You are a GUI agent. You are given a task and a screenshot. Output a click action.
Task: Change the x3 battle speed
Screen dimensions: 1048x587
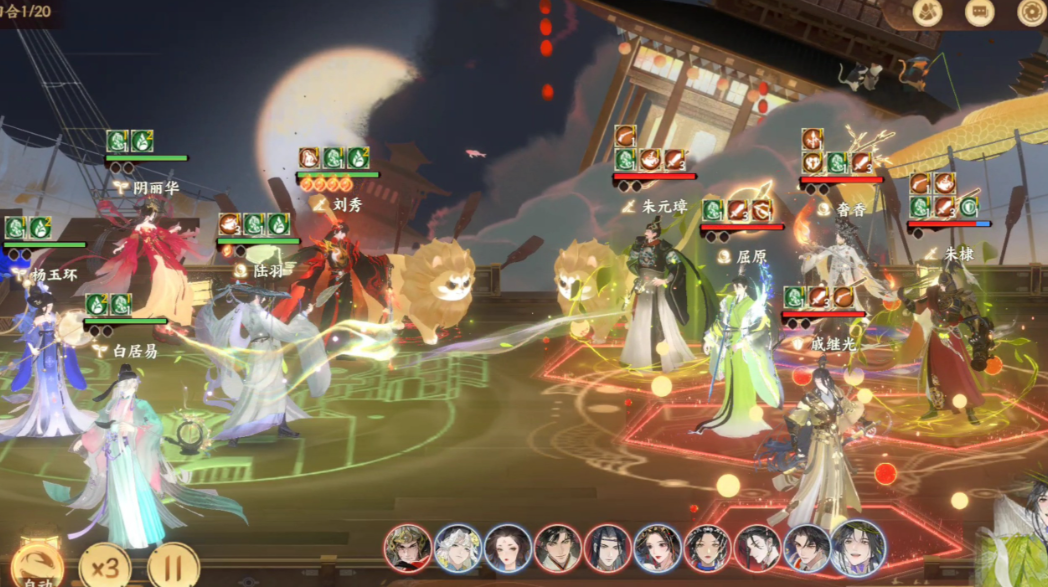click(105, 567)
